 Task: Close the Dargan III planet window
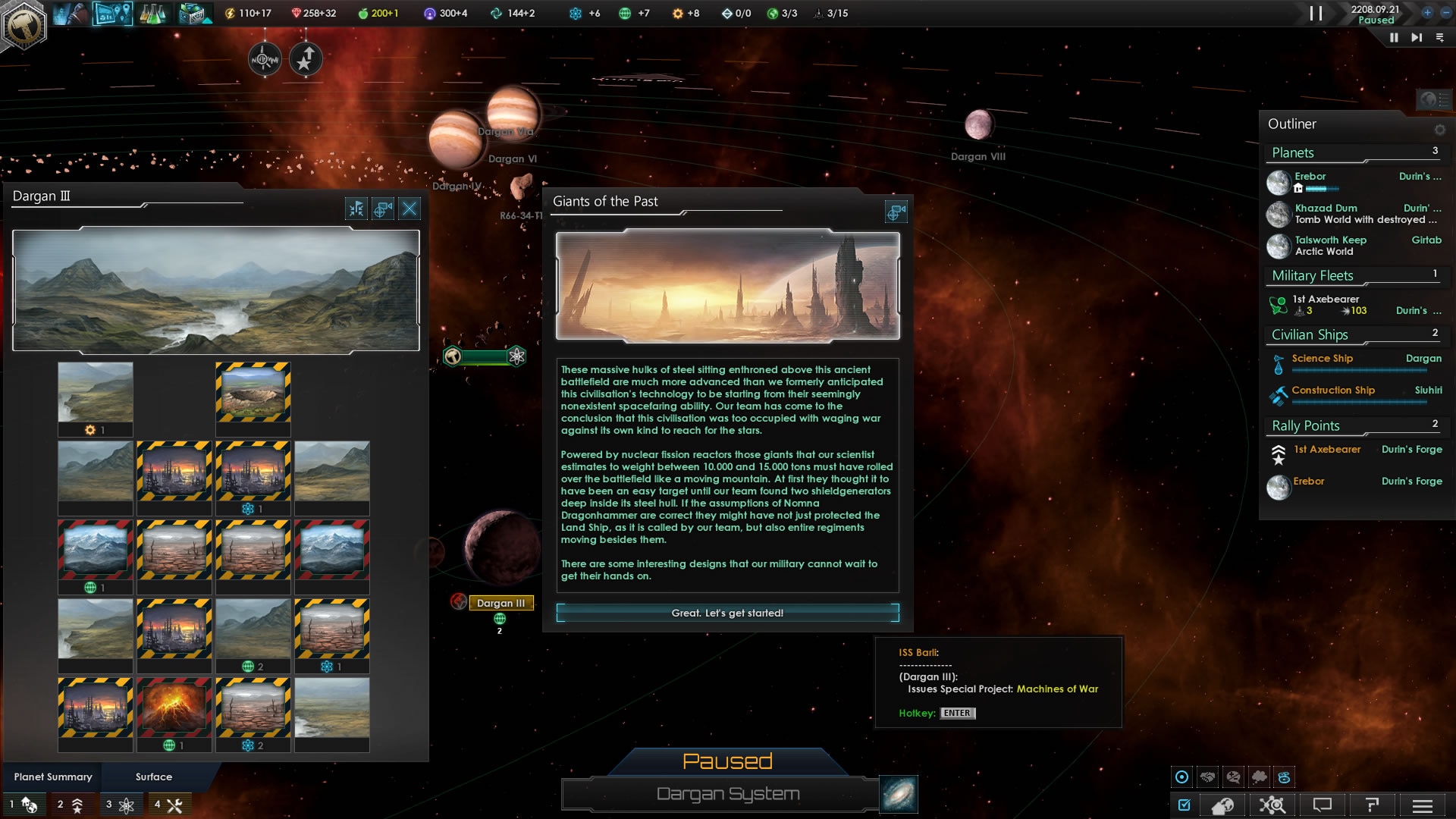(x=409, y=209)
